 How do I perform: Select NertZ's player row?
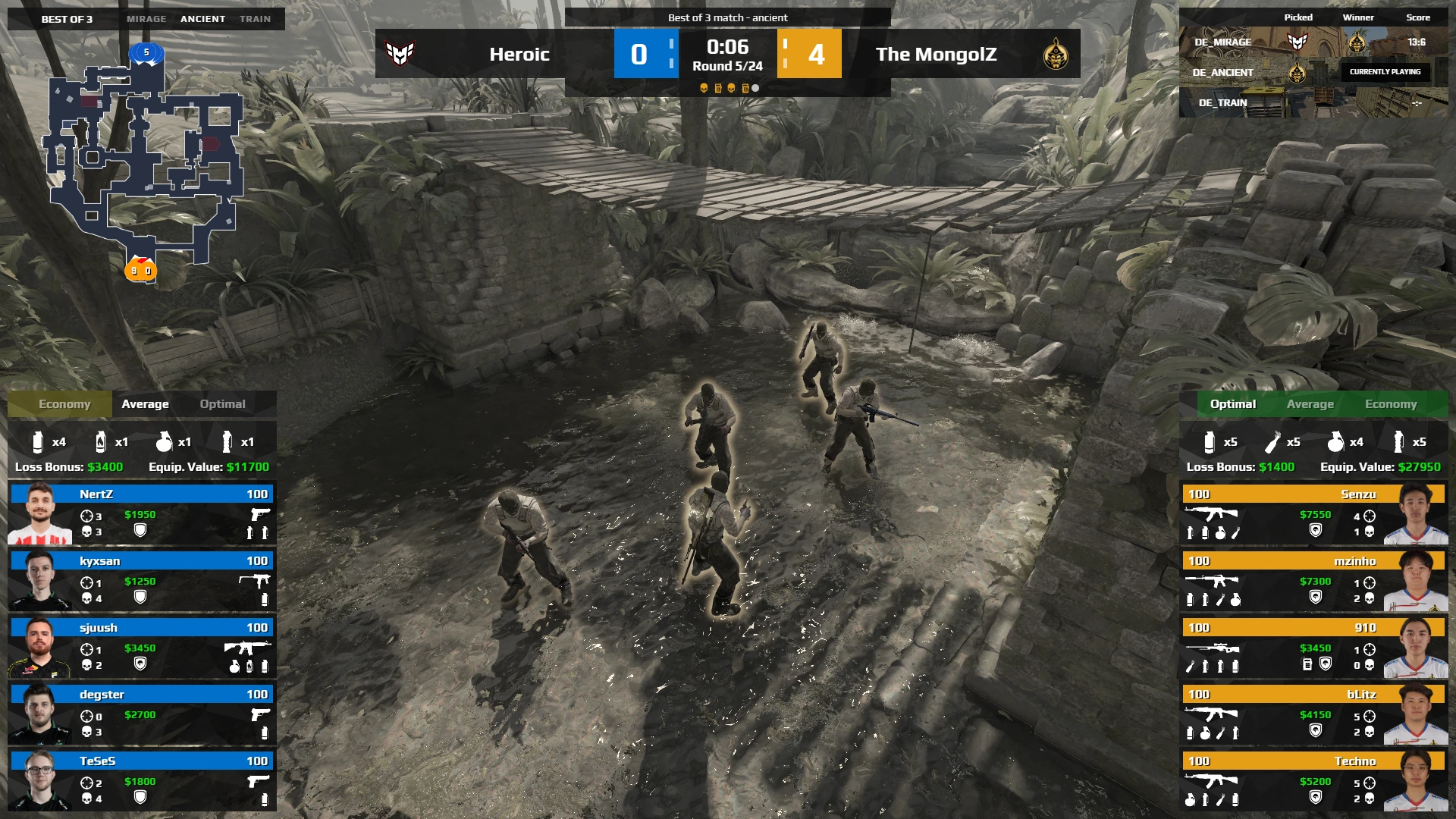[x=142, y=513]
